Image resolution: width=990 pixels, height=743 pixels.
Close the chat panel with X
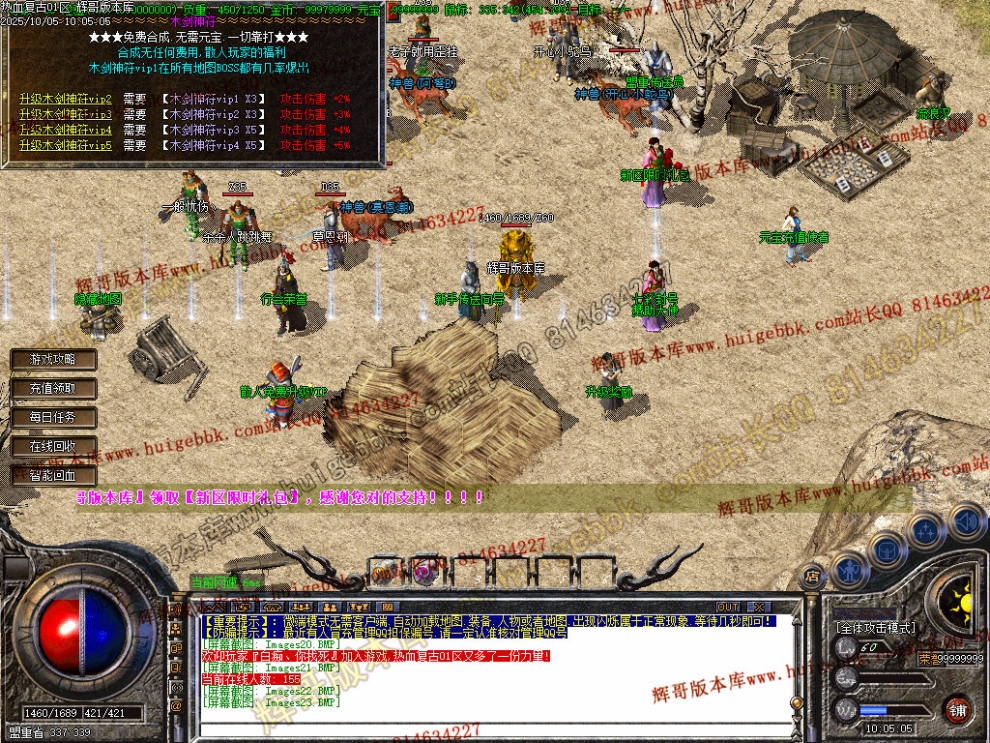[759, 607]
